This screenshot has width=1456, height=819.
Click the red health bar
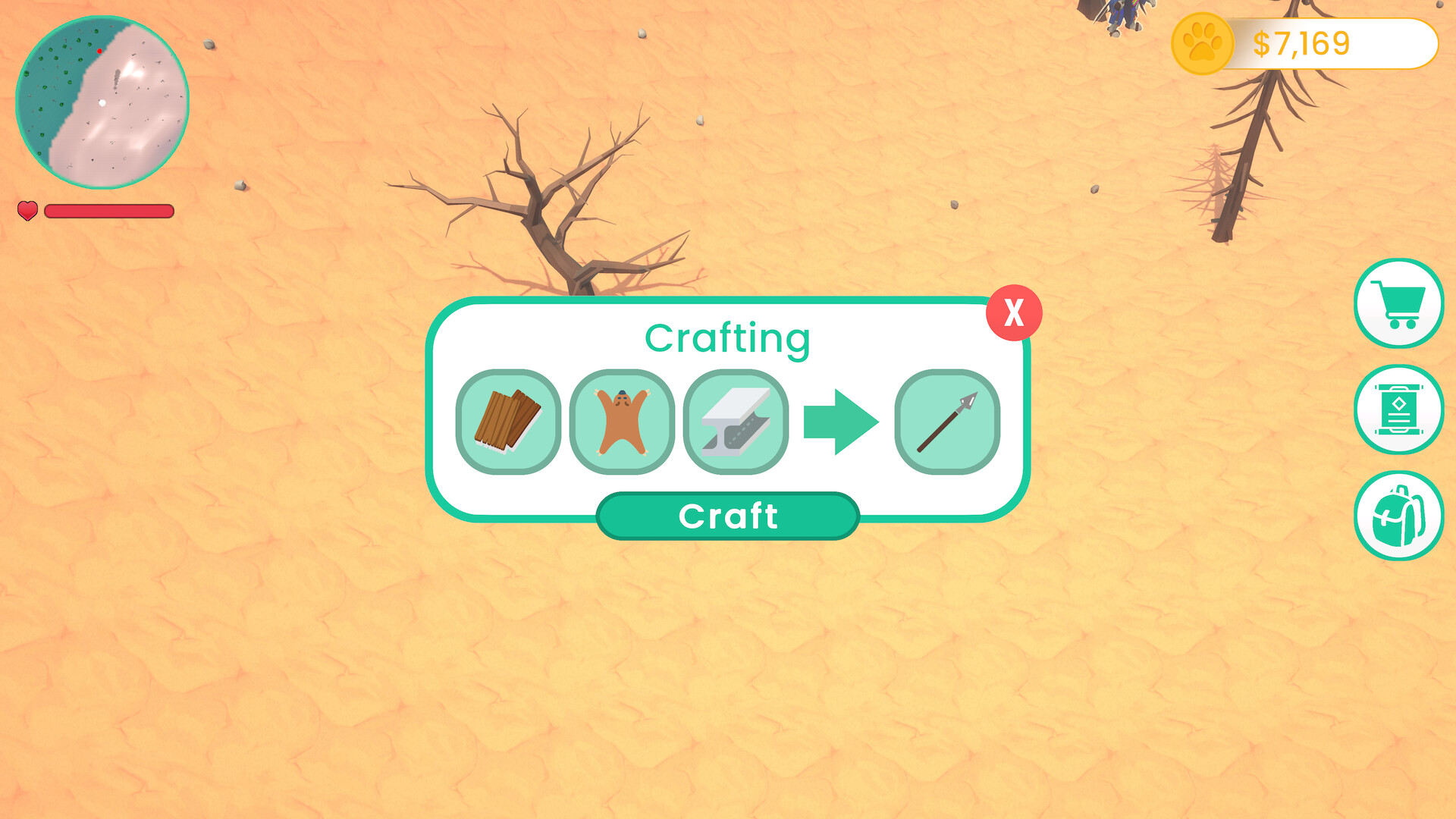108,211
